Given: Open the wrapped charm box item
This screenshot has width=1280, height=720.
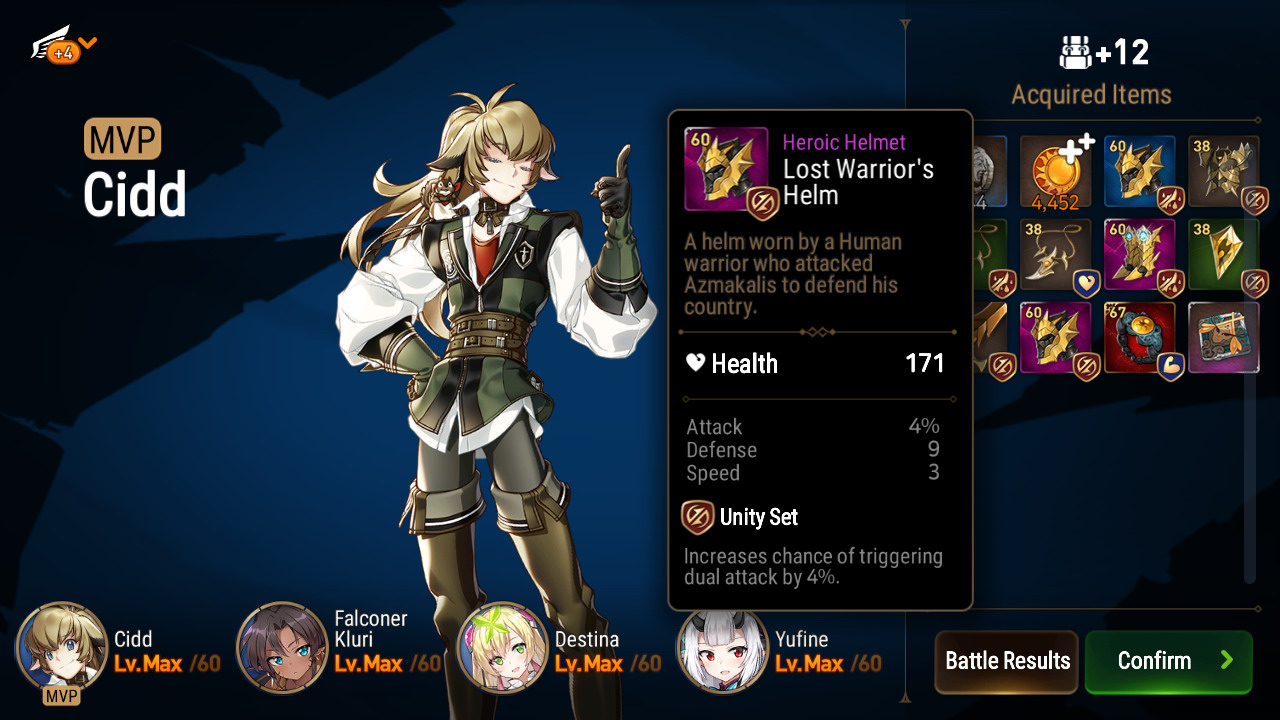Looking at the screenshot, I should [x=1223, y=338].
